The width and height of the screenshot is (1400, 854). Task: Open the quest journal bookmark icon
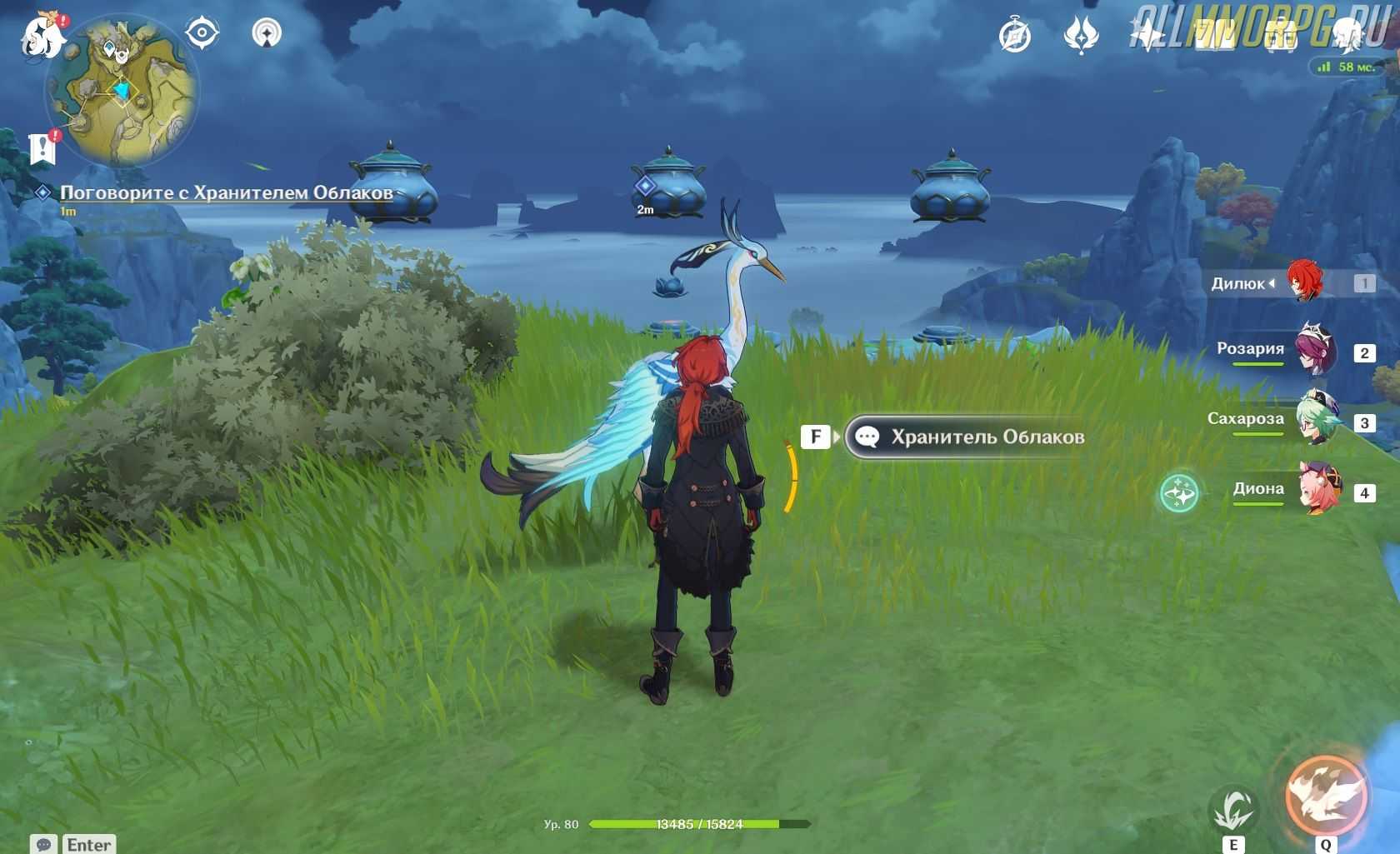click(x=42, y=147)
